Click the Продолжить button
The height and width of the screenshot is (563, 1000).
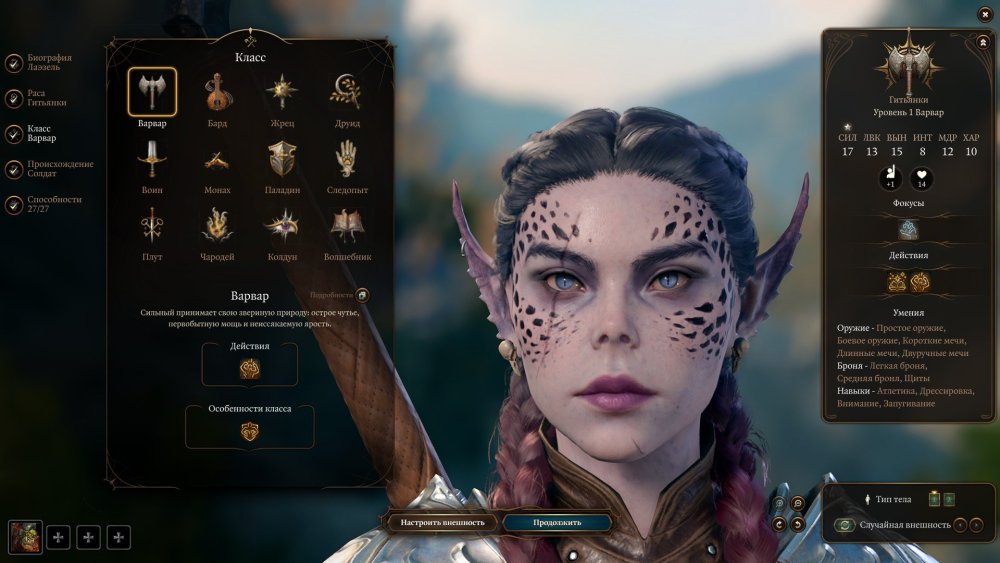pos(557,522)
